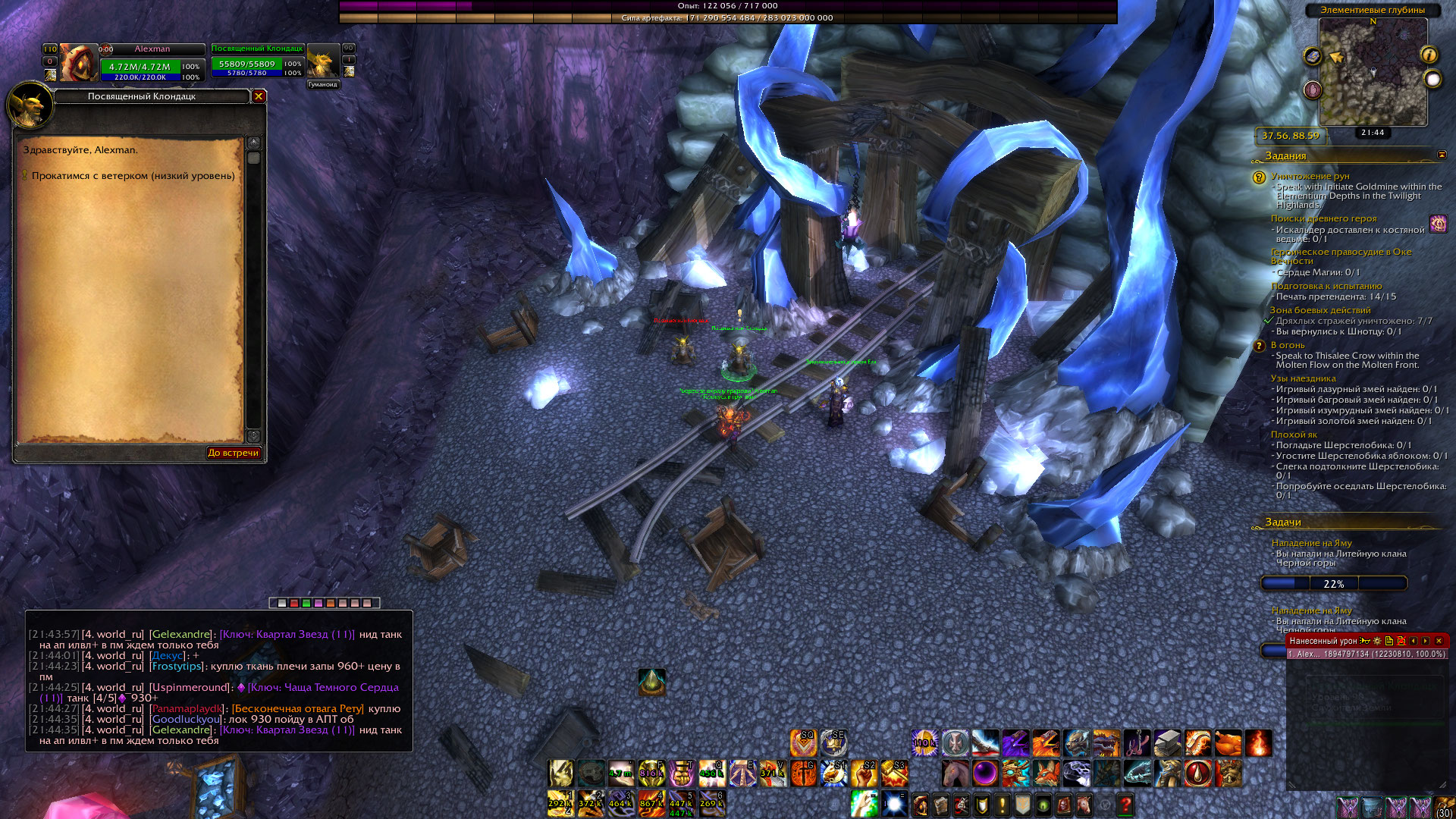This screenshot has height=819, width=1456.
Task: Close the Посвященный Клондацк dialogue window
Action: [x=259, y=96]
